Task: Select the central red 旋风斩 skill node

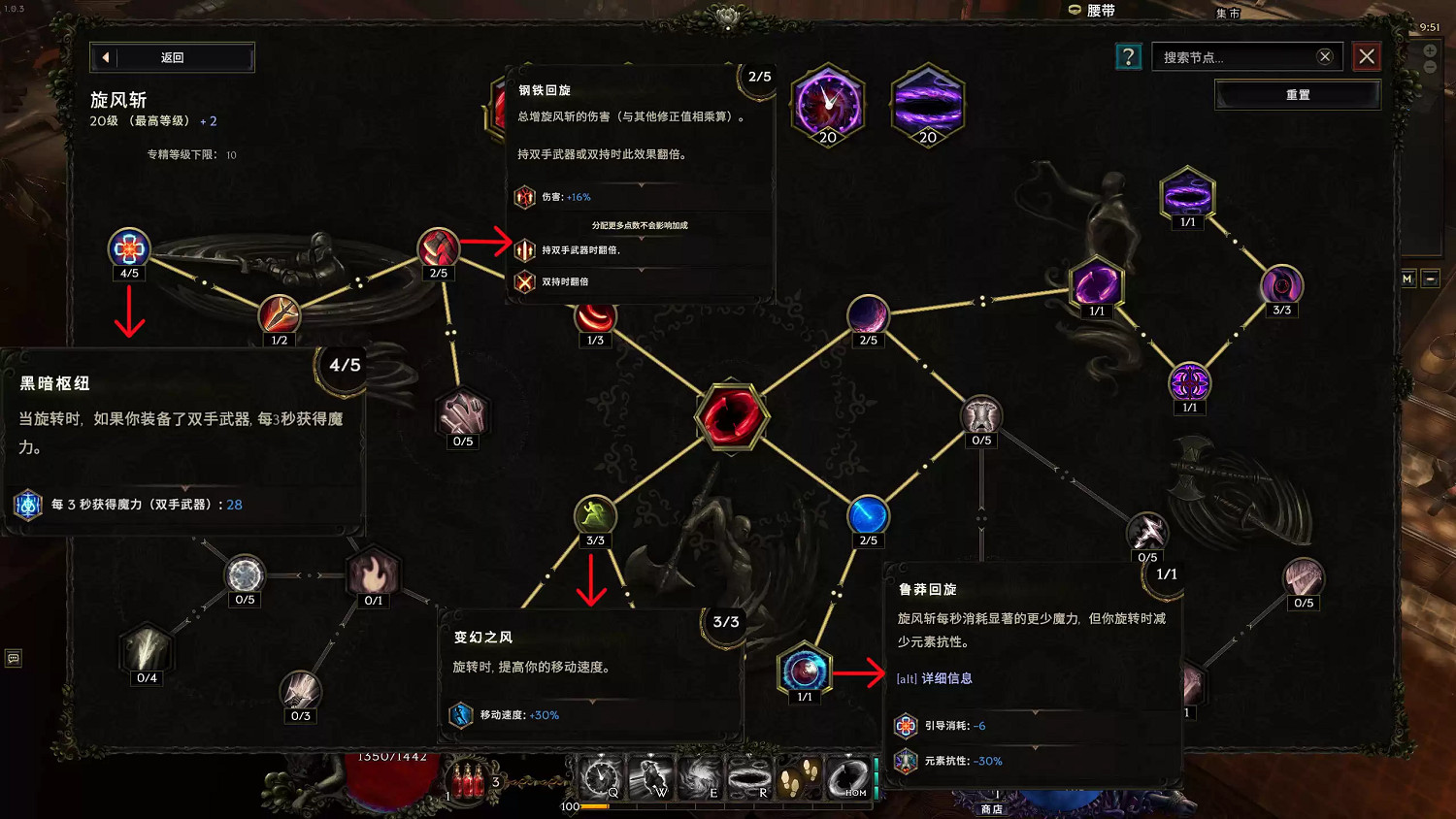Action: 733,418
